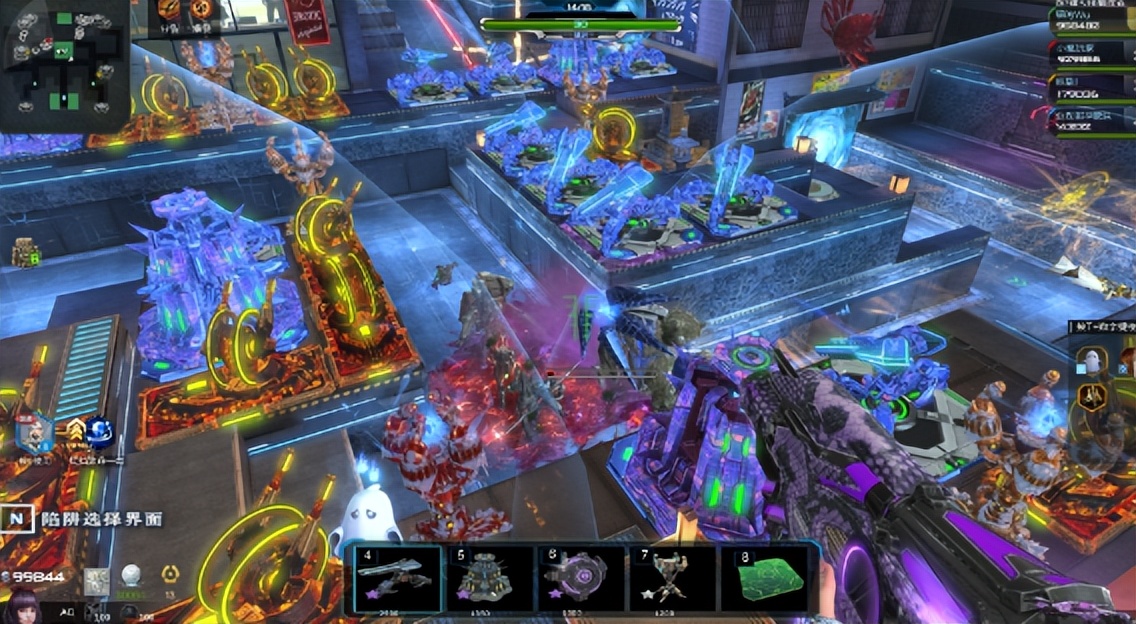Click the hexagonal character portrait badge
This screenshot has width=1136, height=624.
click(36, 433)
